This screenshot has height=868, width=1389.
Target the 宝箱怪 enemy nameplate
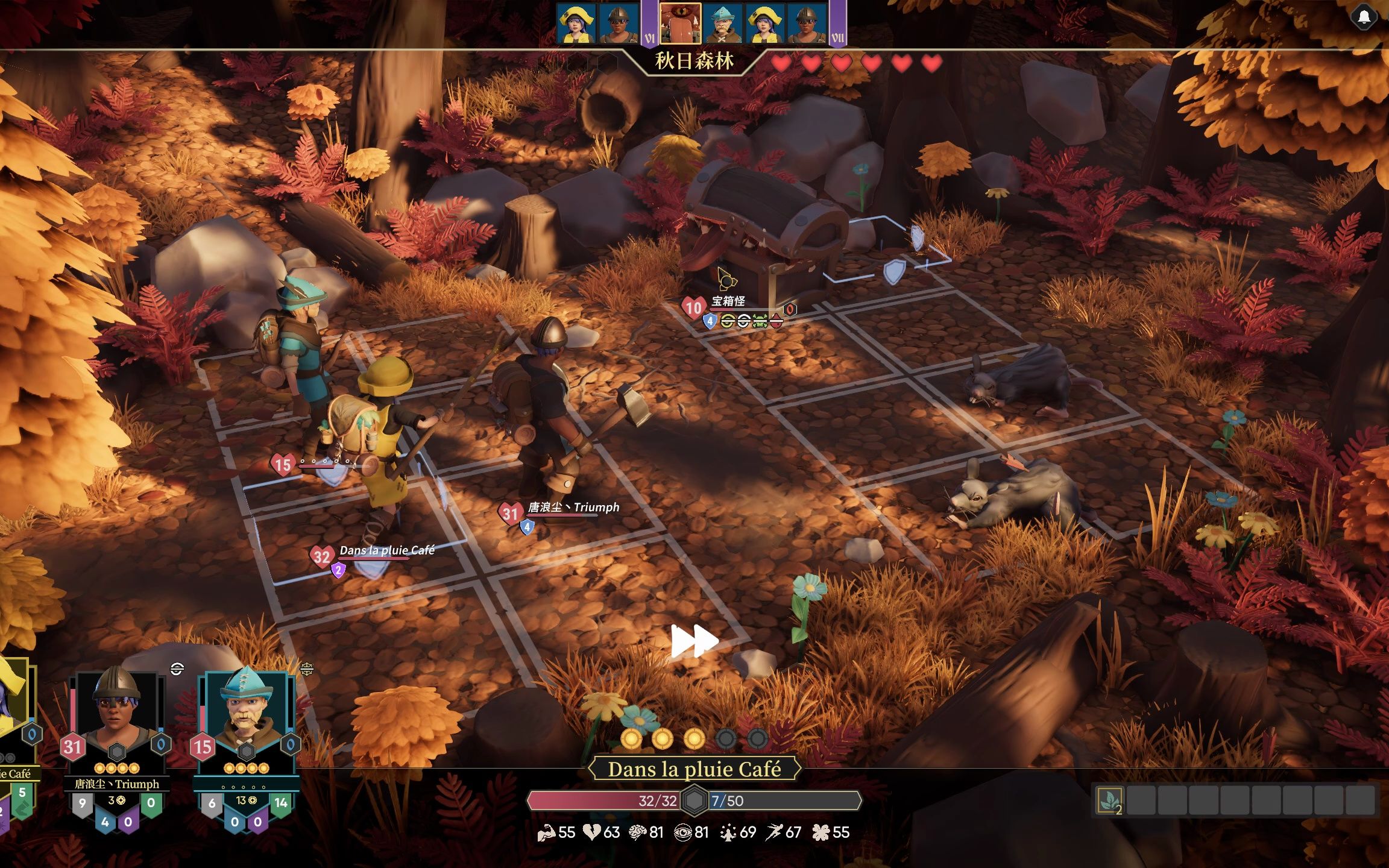(728, 301)
